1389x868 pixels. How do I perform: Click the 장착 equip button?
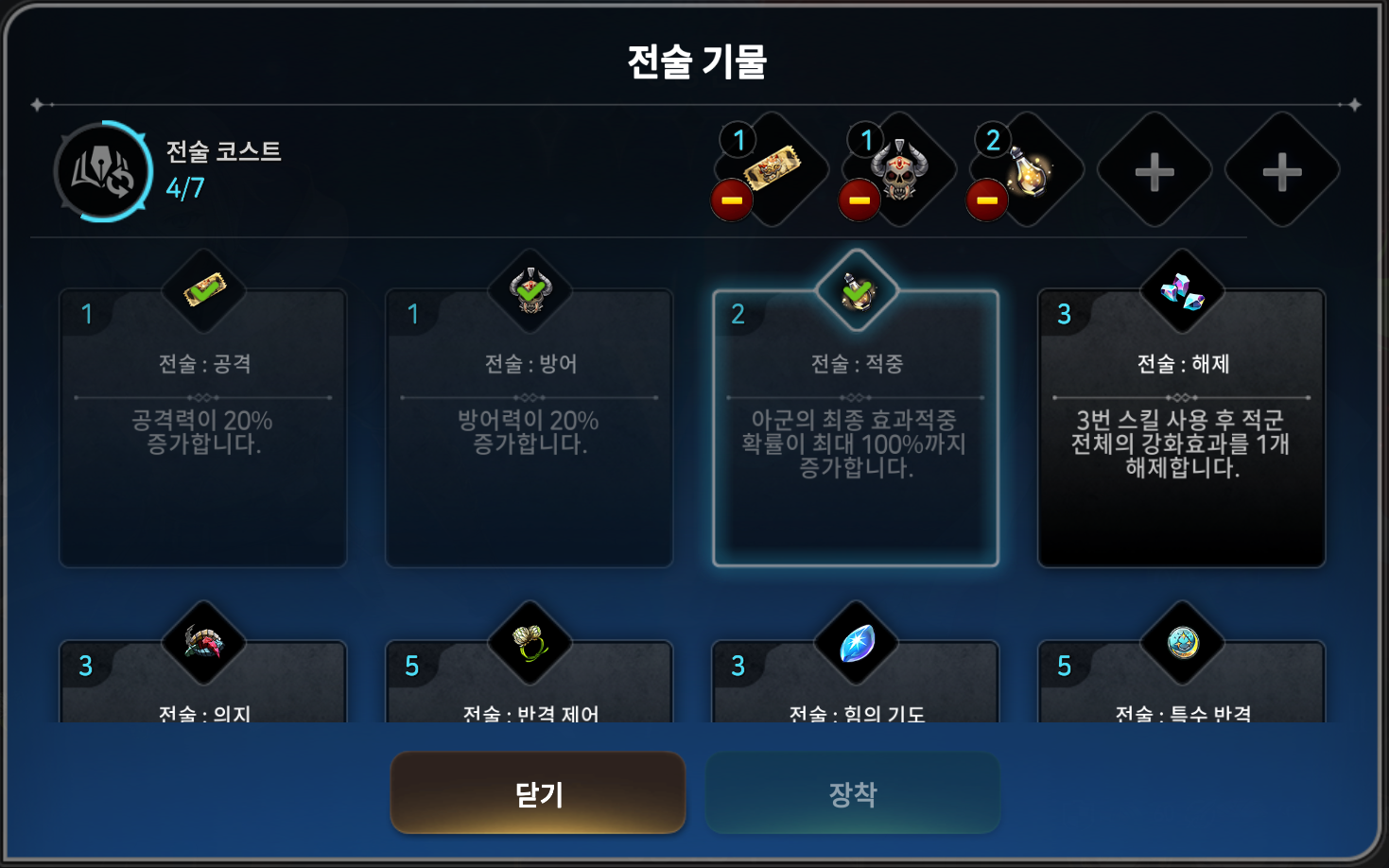(x=853, y=792)
